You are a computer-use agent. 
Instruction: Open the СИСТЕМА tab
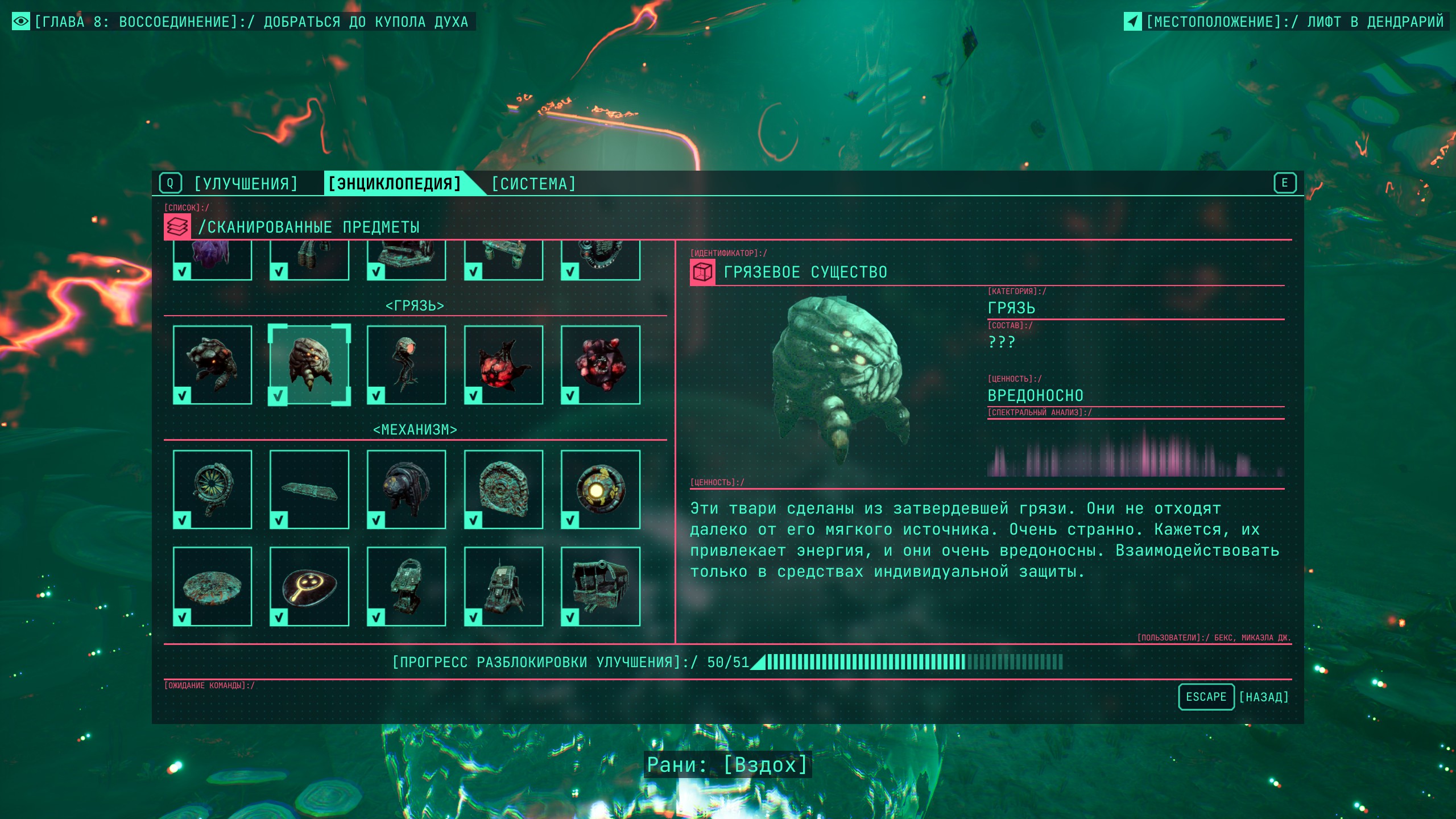[x=533, y=184]
